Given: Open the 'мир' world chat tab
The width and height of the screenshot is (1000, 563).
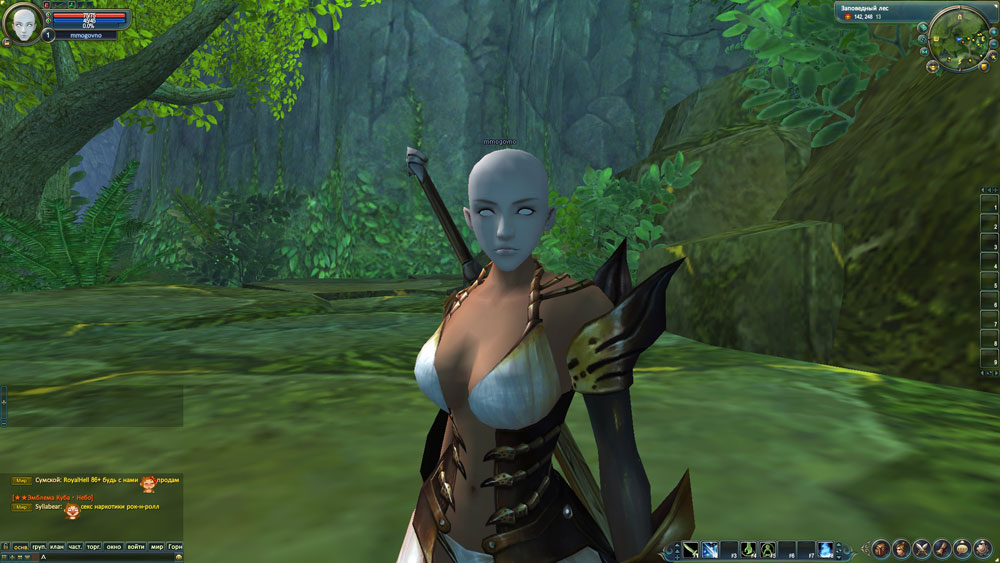Looking at the screenshot, I should [x=157, y=547].
